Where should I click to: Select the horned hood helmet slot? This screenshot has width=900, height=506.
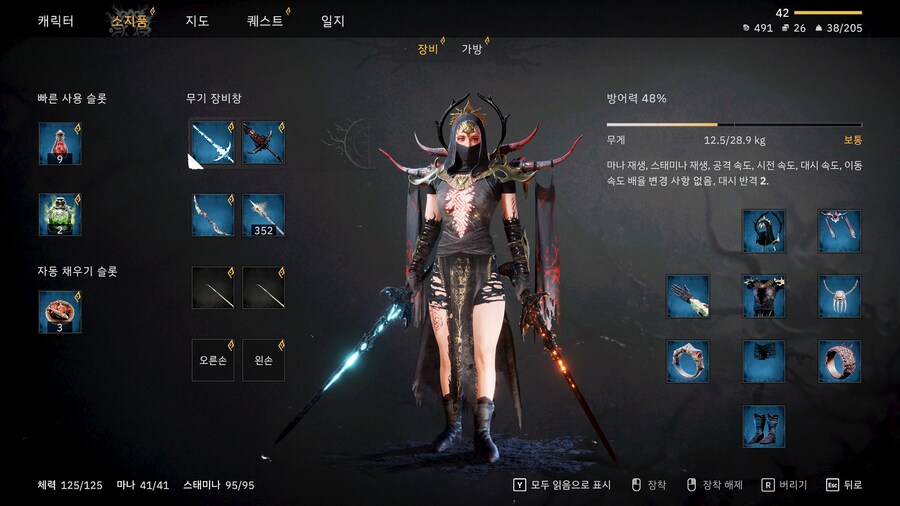point(764,231)
